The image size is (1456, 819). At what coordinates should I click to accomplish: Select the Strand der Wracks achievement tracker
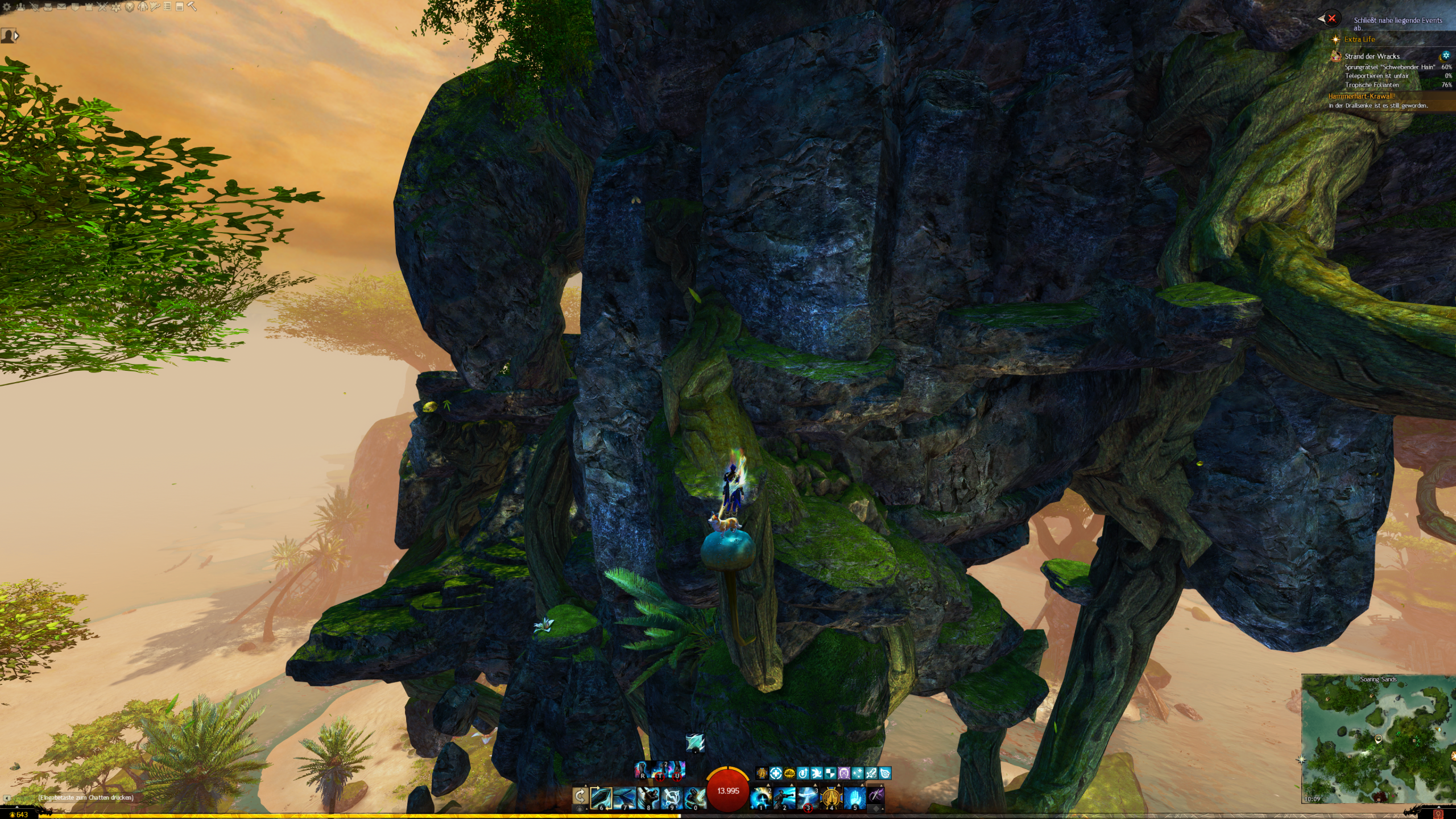click(x=1372, y=56)
